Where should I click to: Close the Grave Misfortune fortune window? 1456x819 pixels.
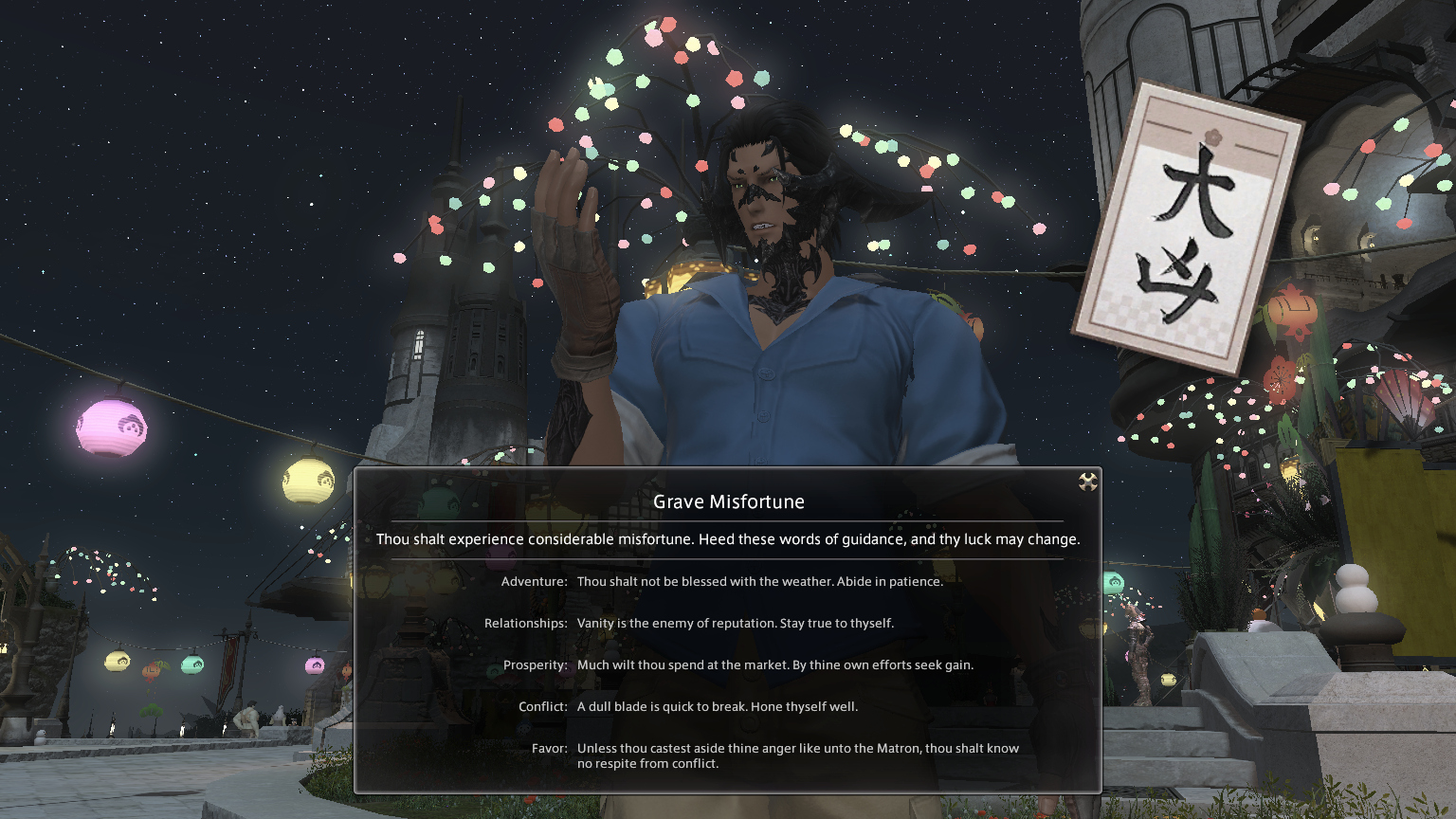click(1087, 482)
